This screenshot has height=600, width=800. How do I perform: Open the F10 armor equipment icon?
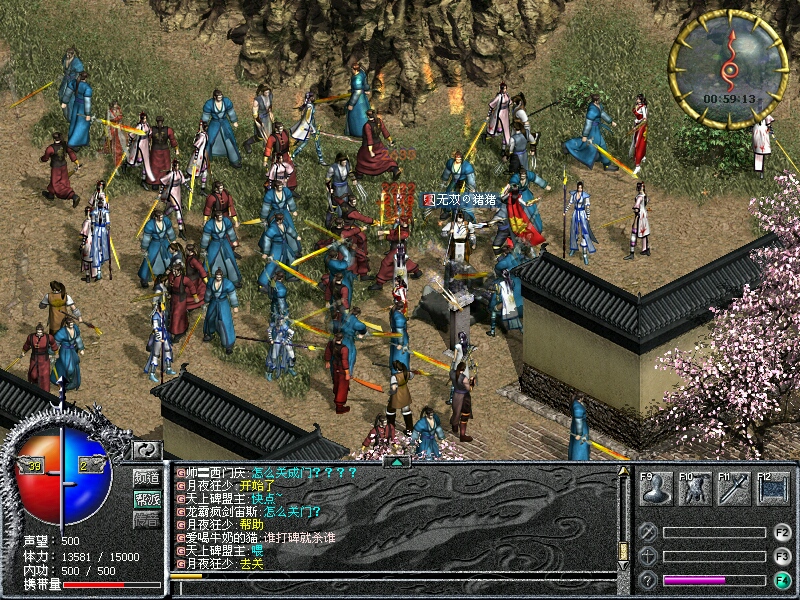point(695,488)
